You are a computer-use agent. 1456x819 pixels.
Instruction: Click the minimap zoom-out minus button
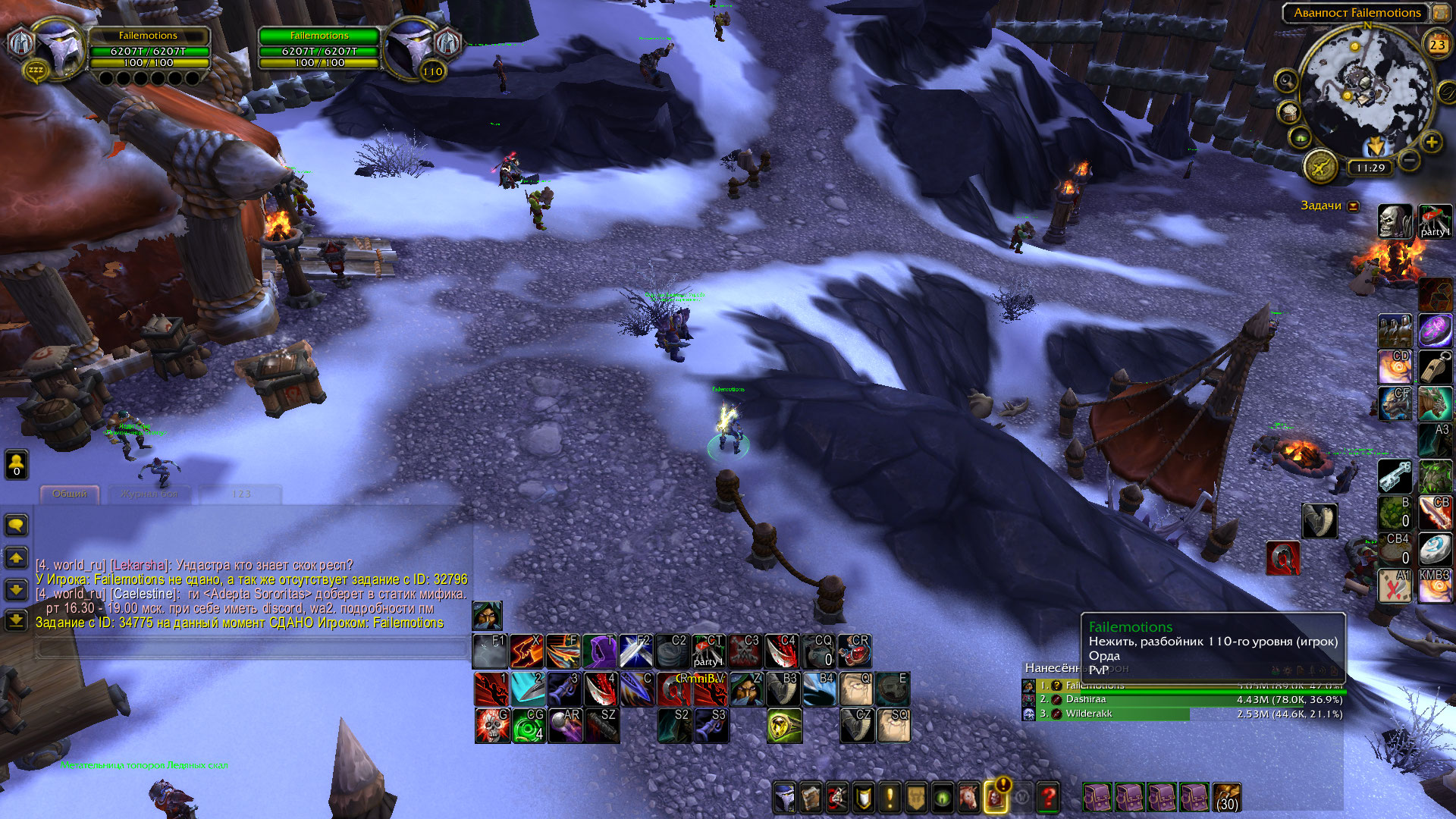click(x=1408, y=160)
